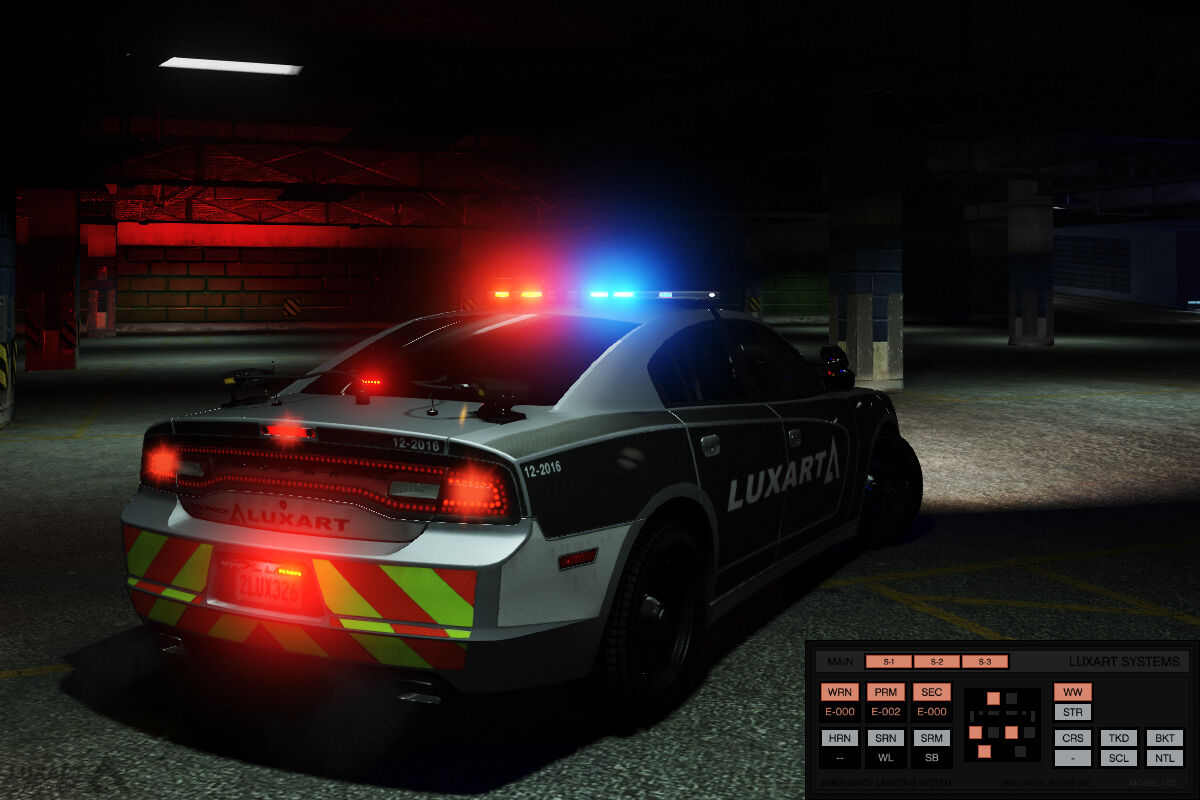Sound the HRN horn button
1200x800 pixels.
[x=840, y=738]
